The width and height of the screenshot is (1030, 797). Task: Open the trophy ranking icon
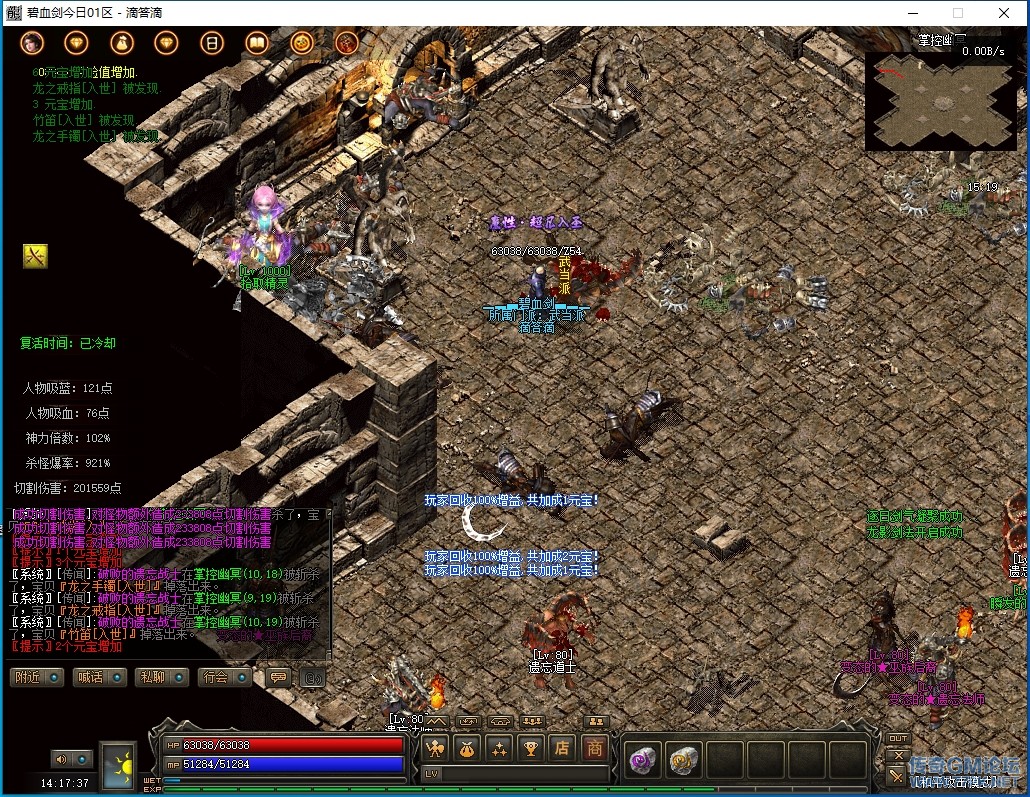(530, 748)
